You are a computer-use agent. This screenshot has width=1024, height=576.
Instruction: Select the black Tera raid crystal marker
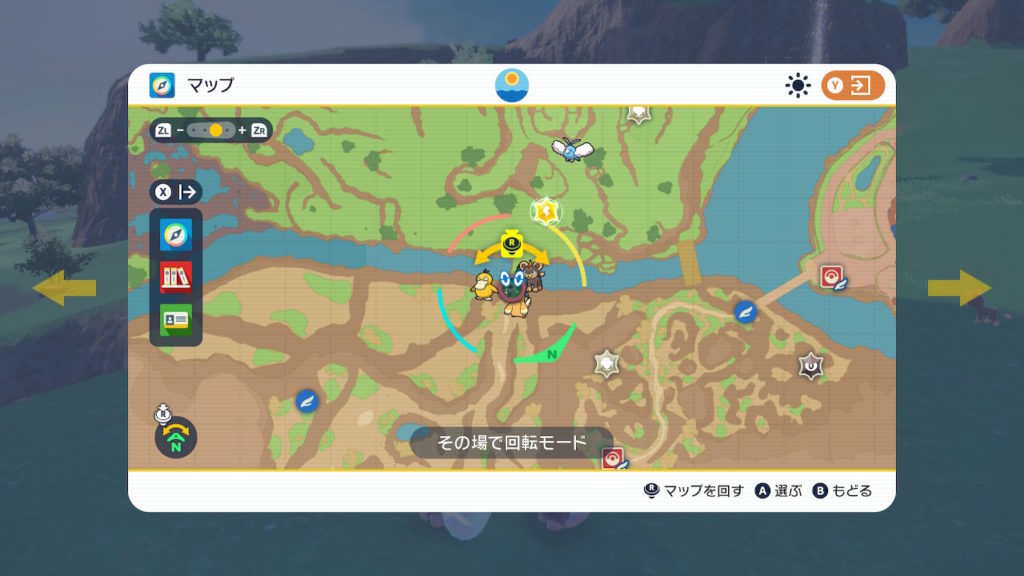point(810,367)
